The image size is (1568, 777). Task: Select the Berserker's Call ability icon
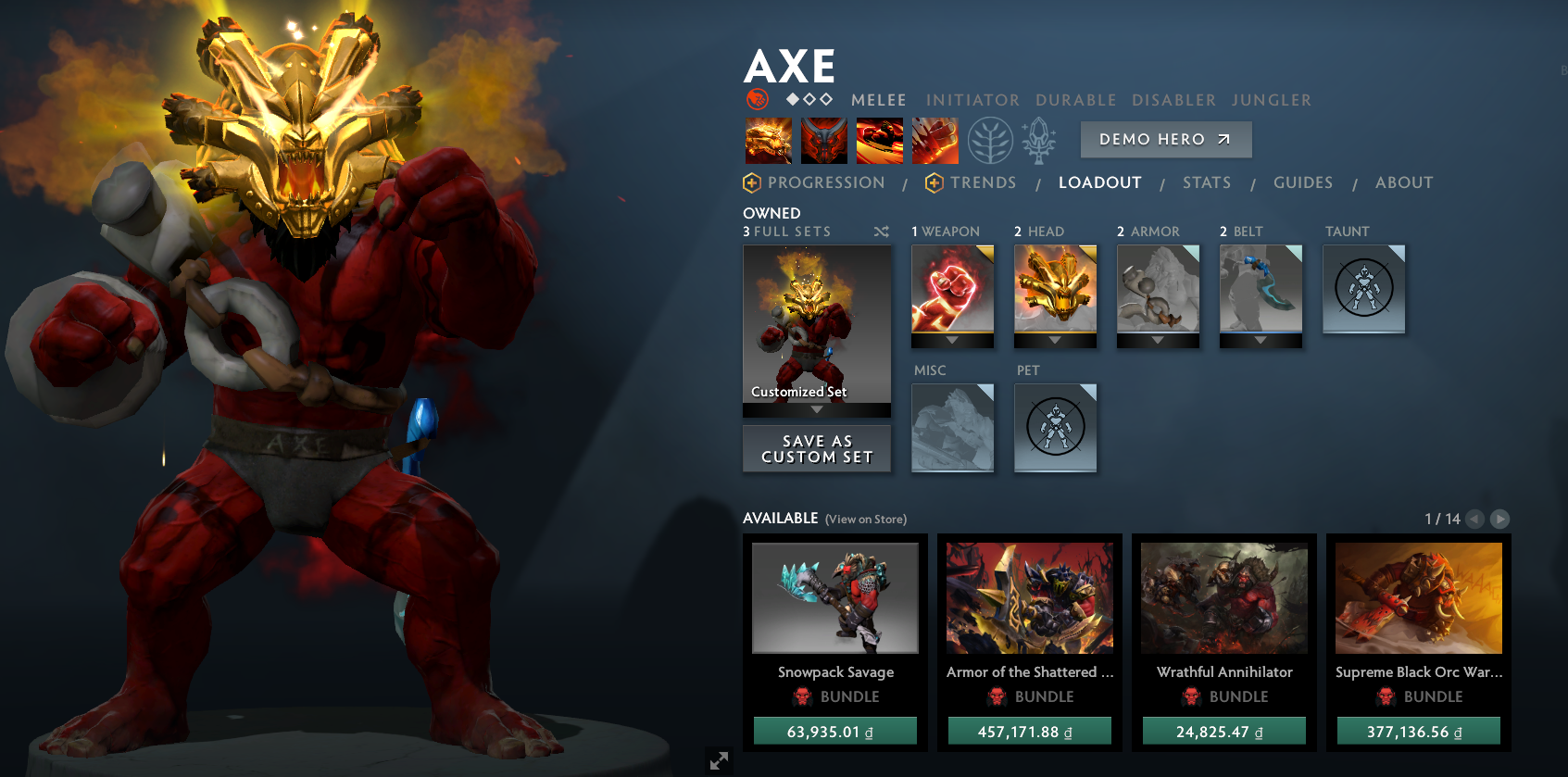pos(769,140)
